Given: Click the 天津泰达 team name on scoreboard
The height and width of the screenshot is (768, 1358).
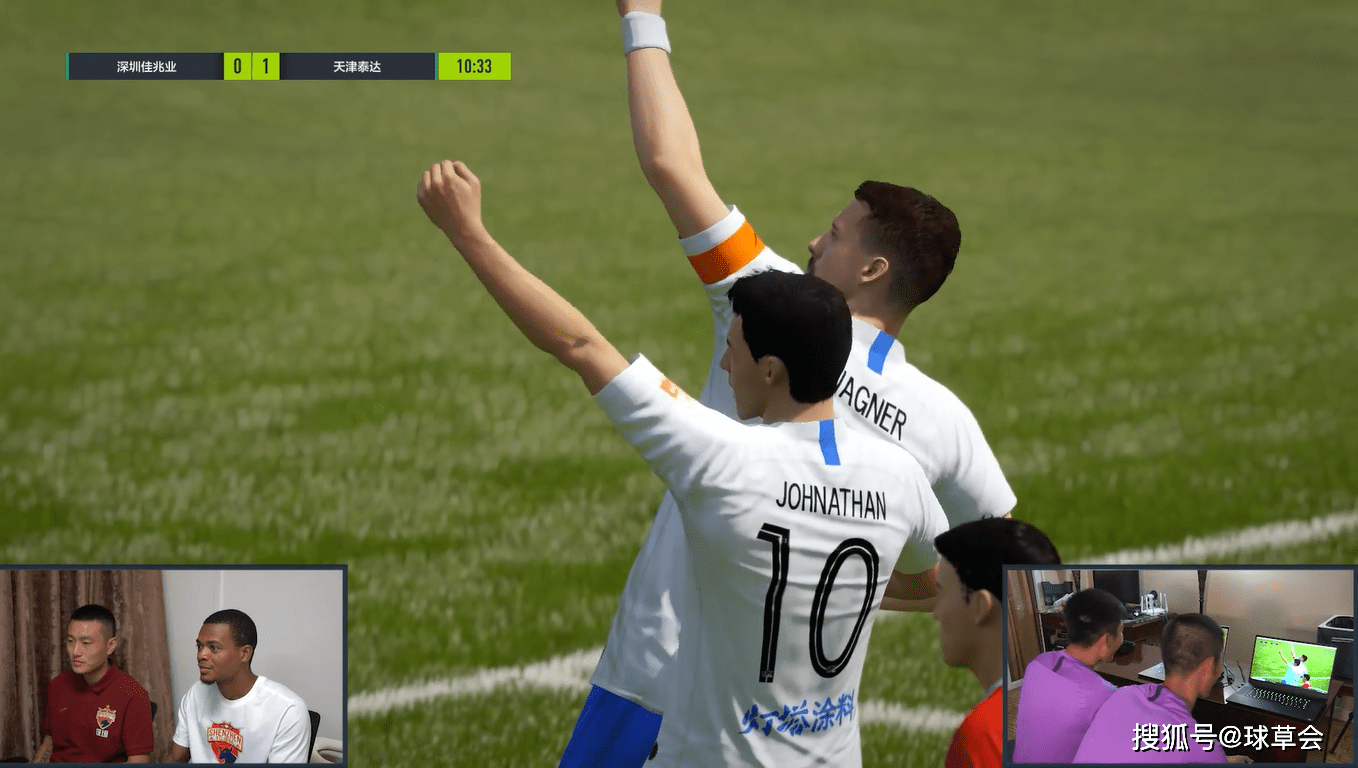Looking at the screenshot, I should click(x=355, y=66).
